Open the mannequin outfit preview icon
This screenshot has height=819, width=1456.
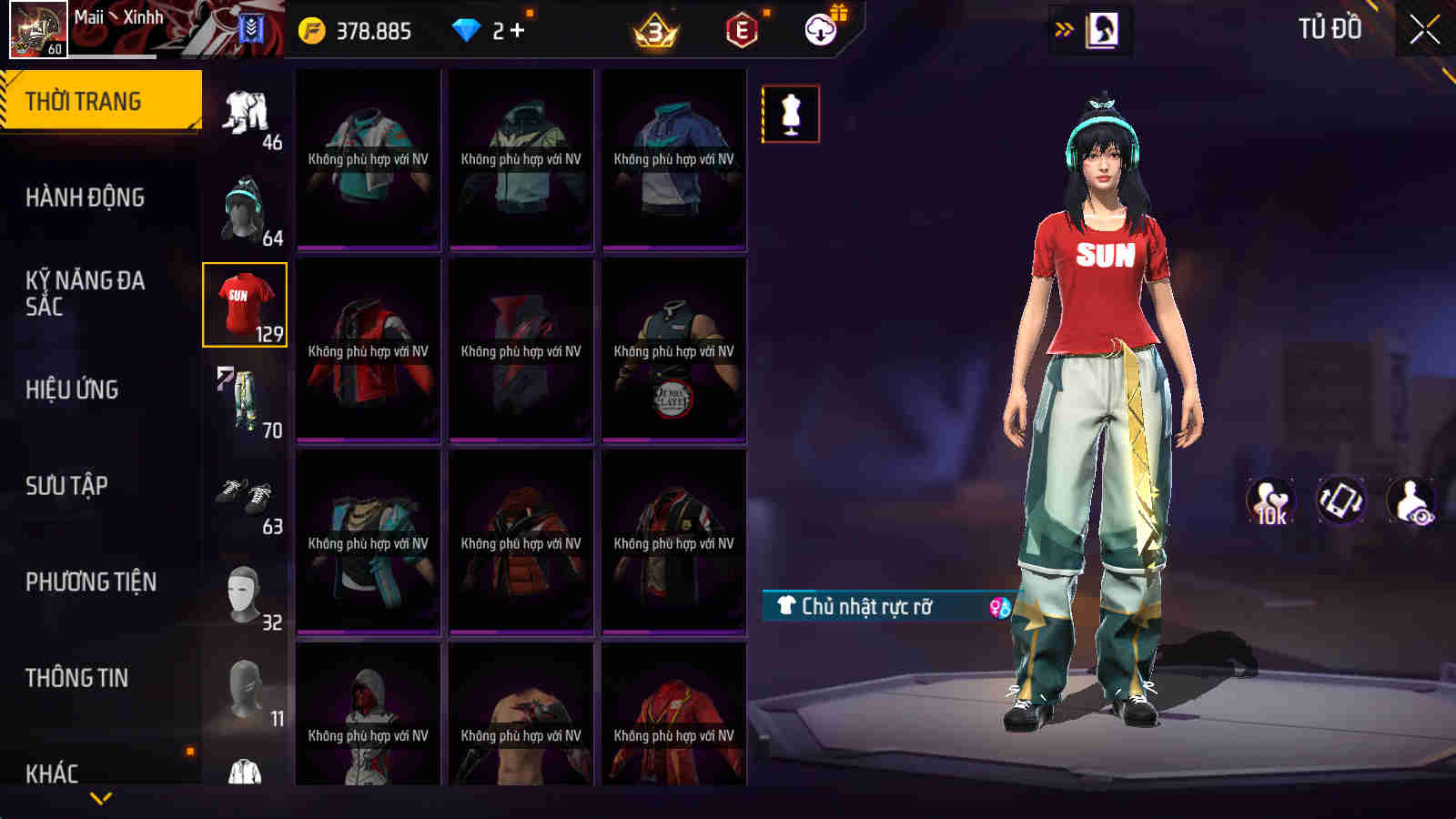pos(792,115)
